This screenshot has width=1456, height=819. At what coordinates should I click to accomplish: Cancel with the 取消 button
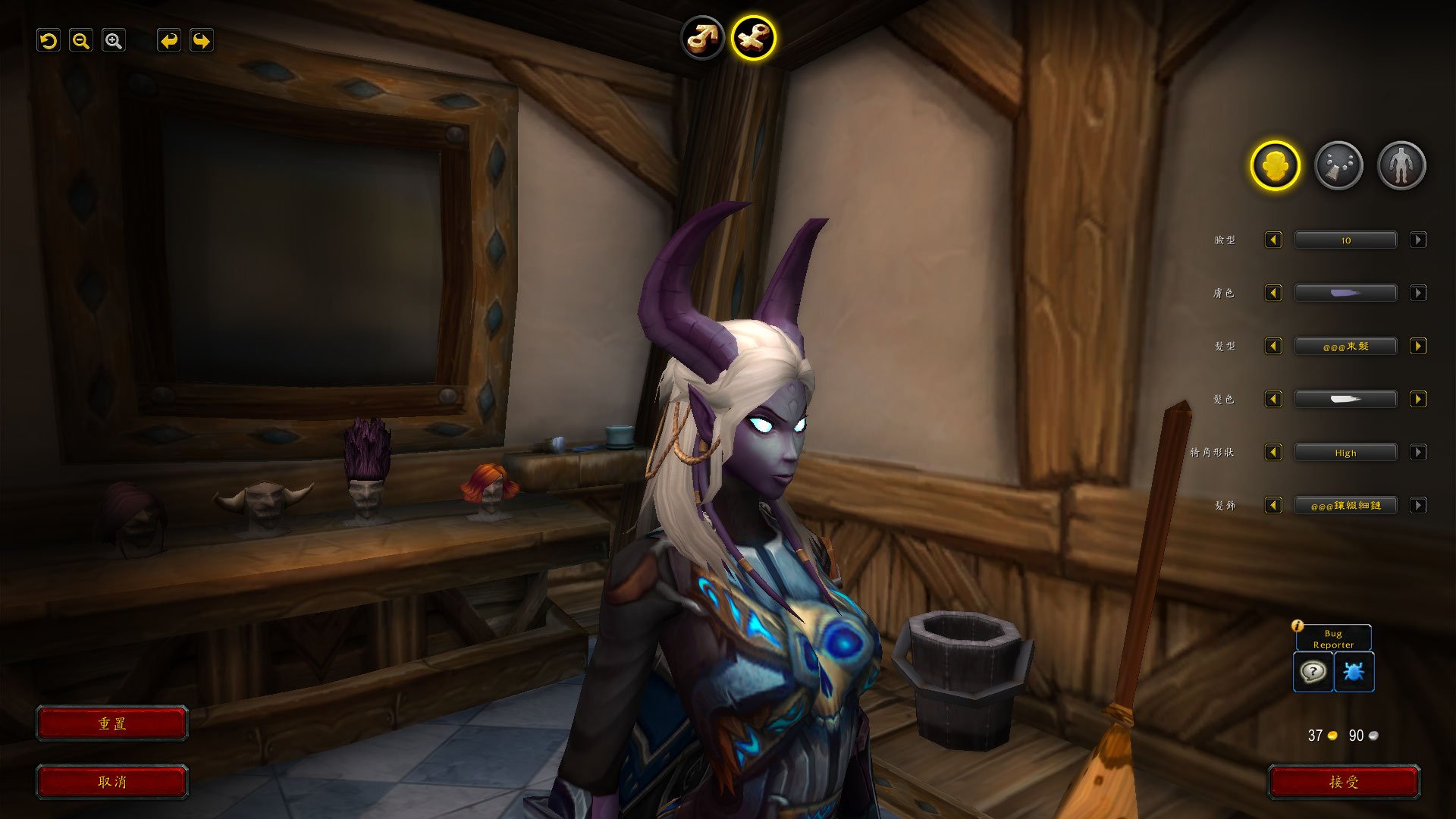click(x=112, y=782)
